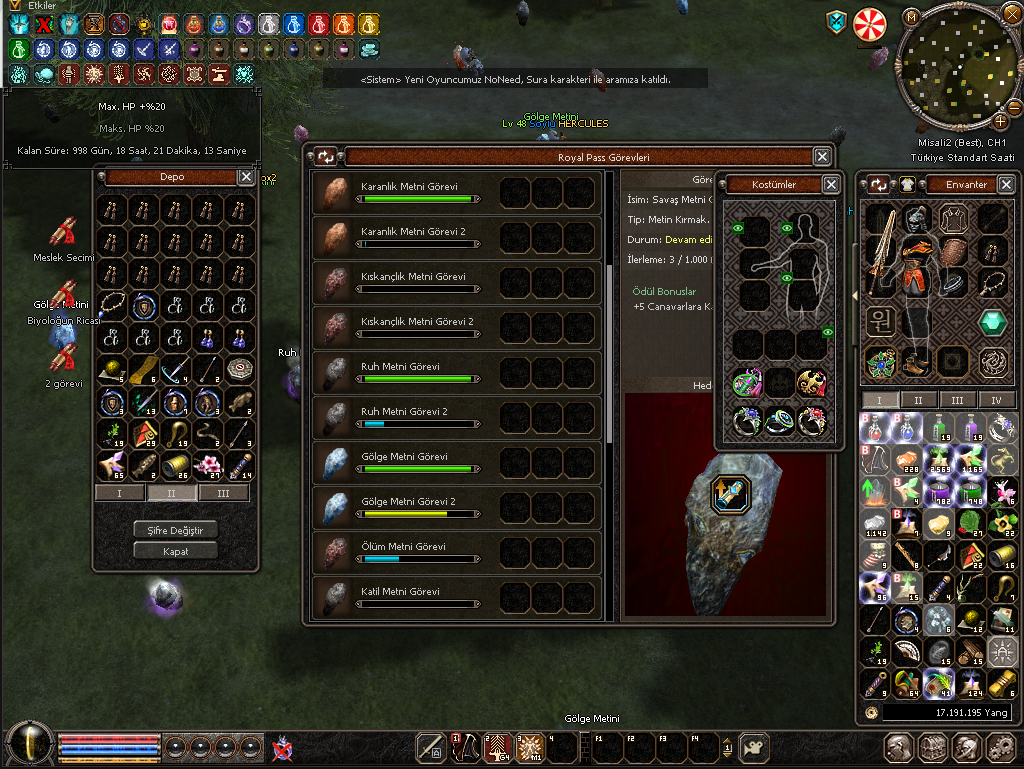The width and height of the screenshot is (1024, 769).
Task: Click the Şifre Değiştir button
Action: point(175,530)
